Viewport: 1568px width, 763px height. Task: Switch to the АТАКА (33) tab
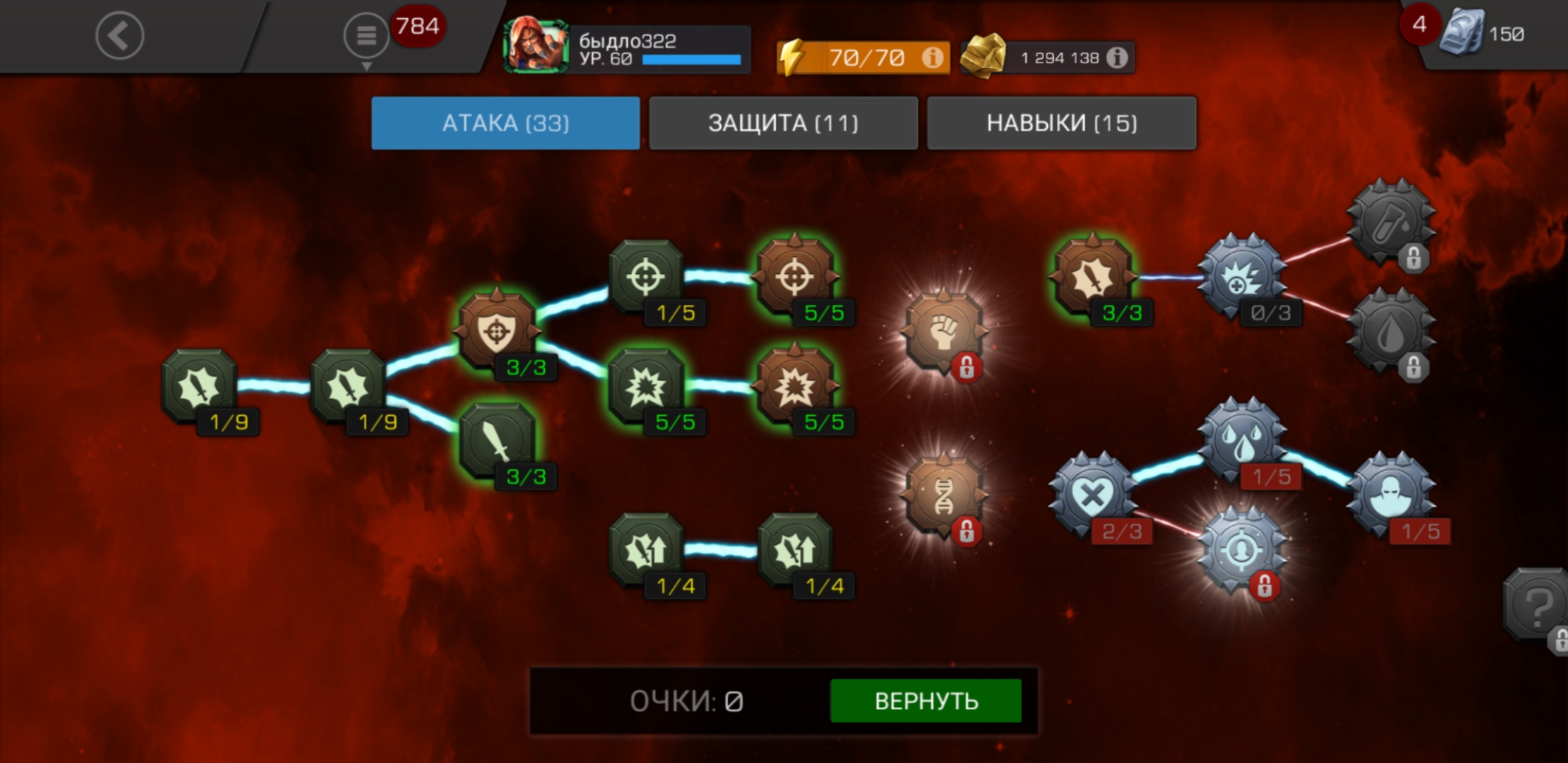[x=506, y=123]
